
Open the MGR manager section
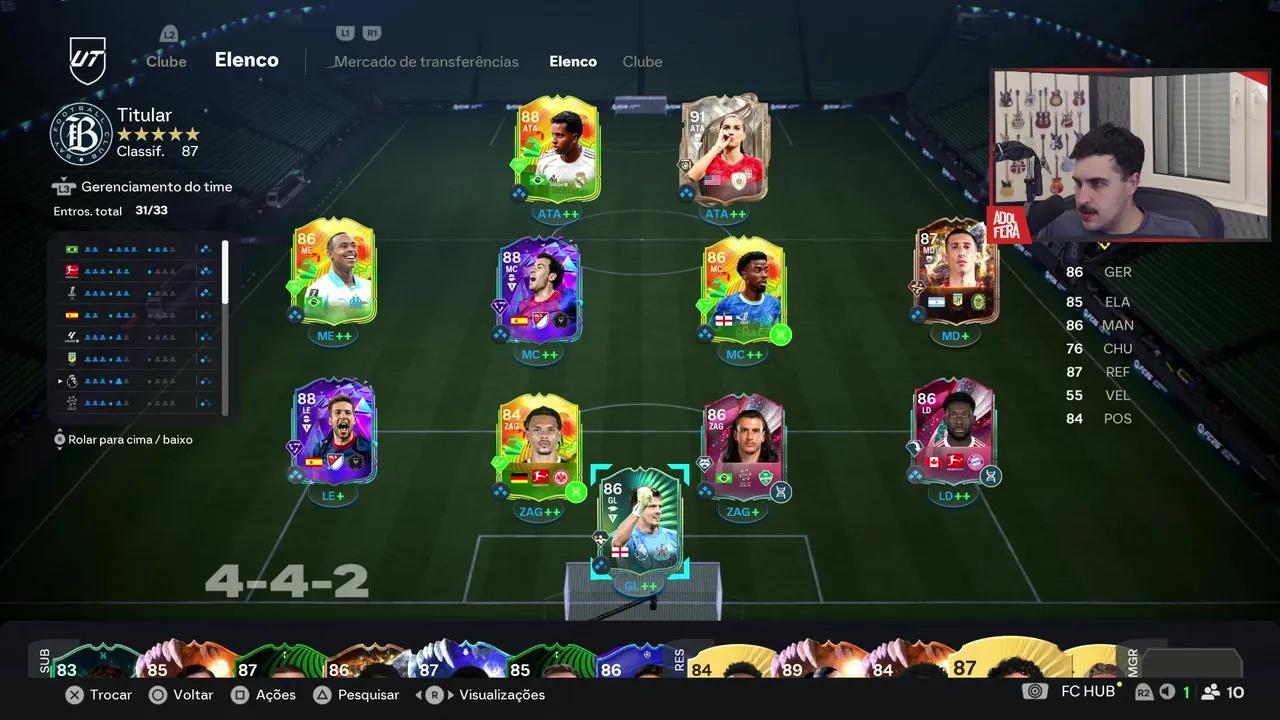tap(1131, 662)
